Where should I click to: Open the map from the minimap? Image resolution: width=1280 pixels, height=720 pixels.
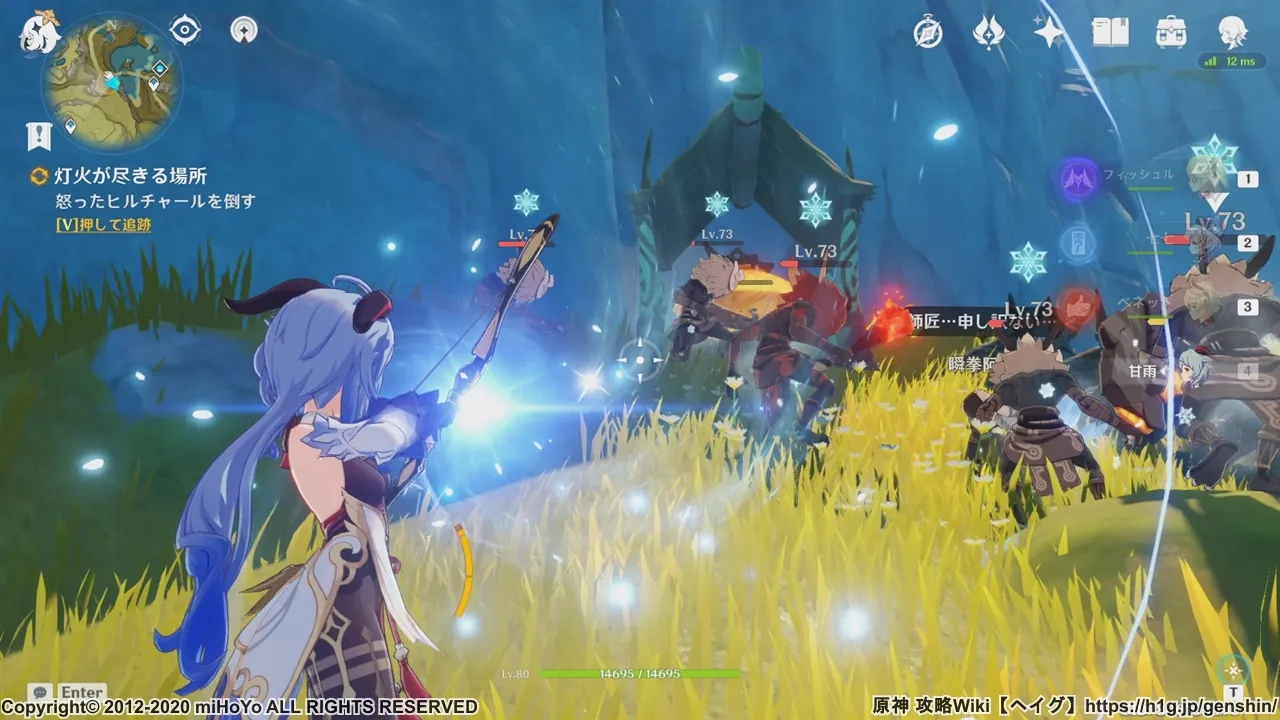click(110, 83)
